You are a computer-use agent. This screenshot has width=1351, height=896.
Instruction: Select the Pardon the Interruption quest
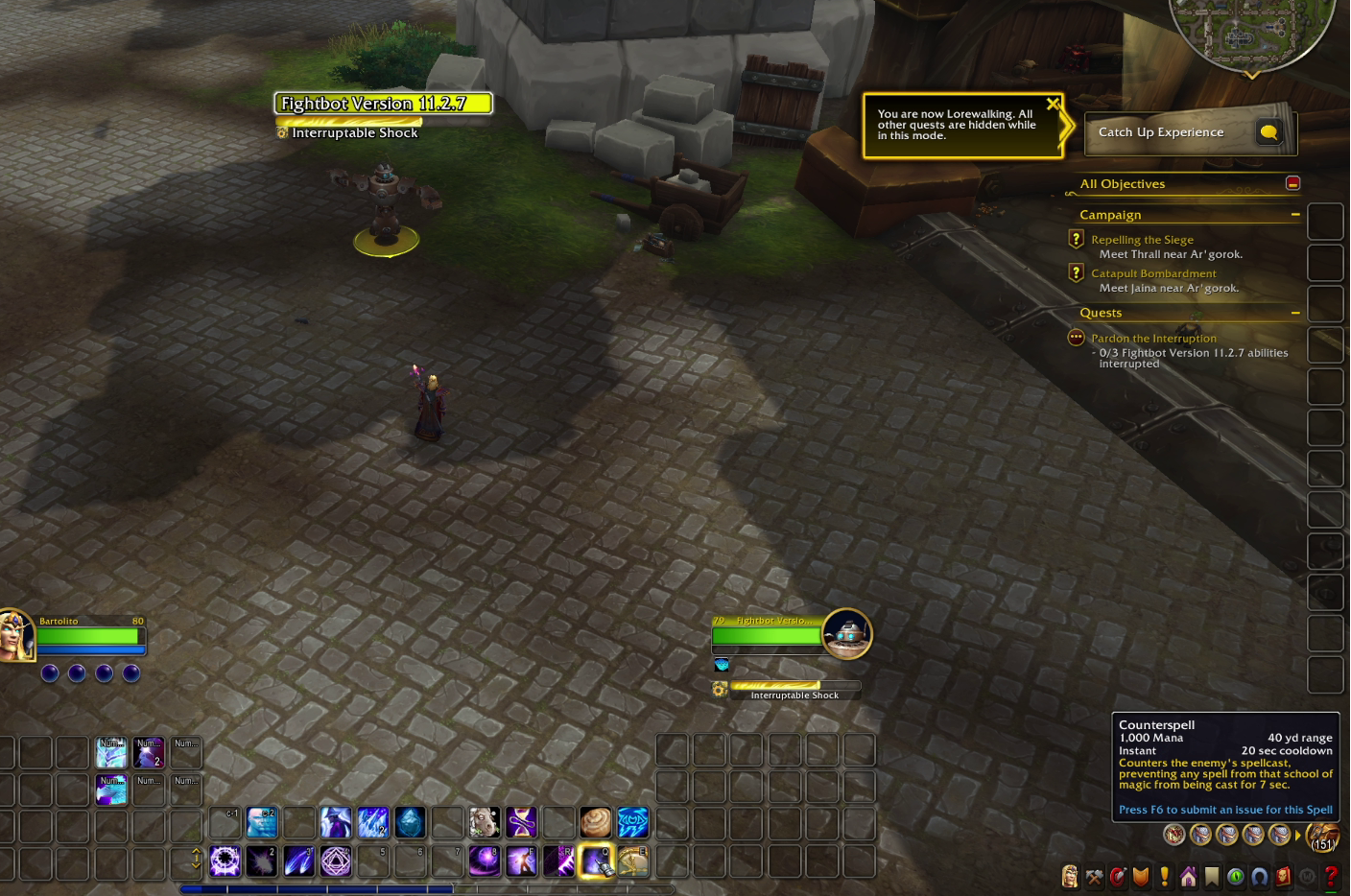tap(1153, 339)
